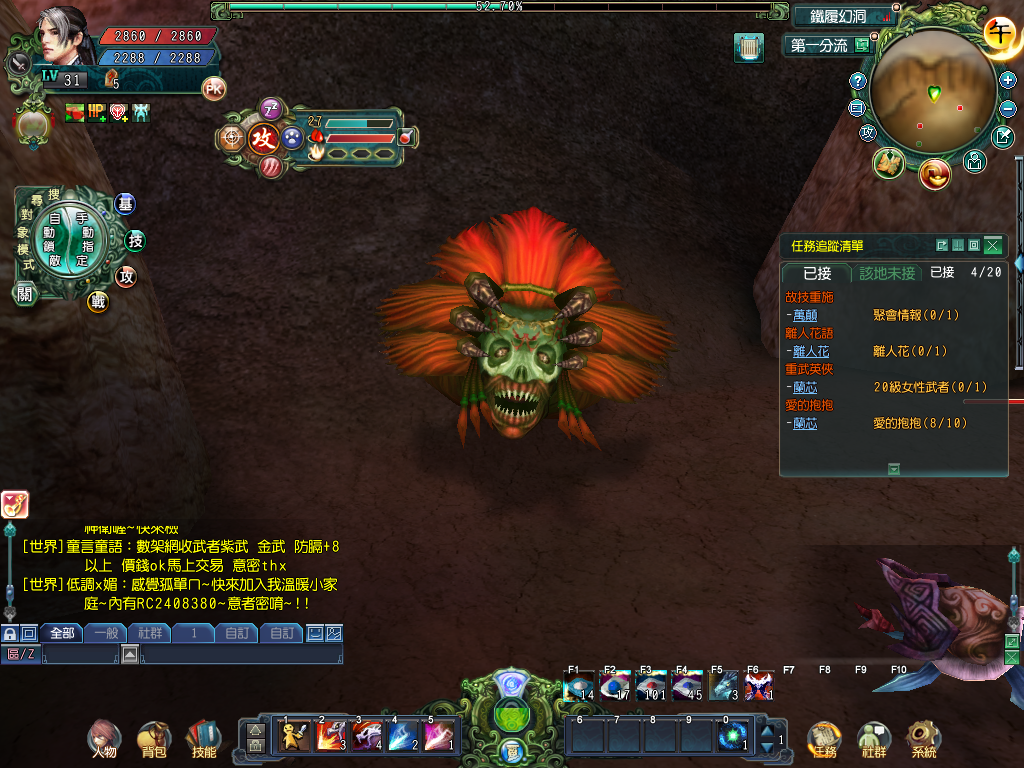Use the F5 dragon head hotbar item
Screen dimensions: 1024x768
(x=723, y=686)
